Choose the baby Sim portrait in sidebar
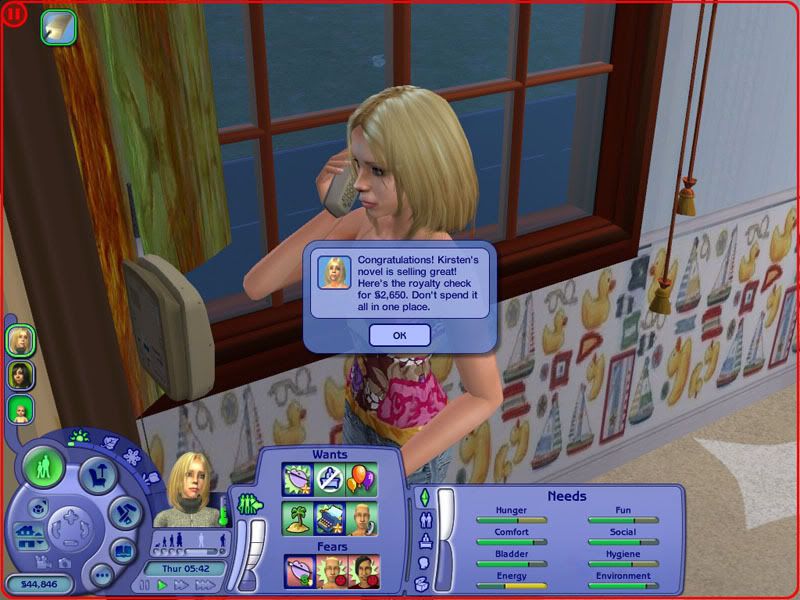The width and height of the screenshot is (800, 600). point(21,409)
